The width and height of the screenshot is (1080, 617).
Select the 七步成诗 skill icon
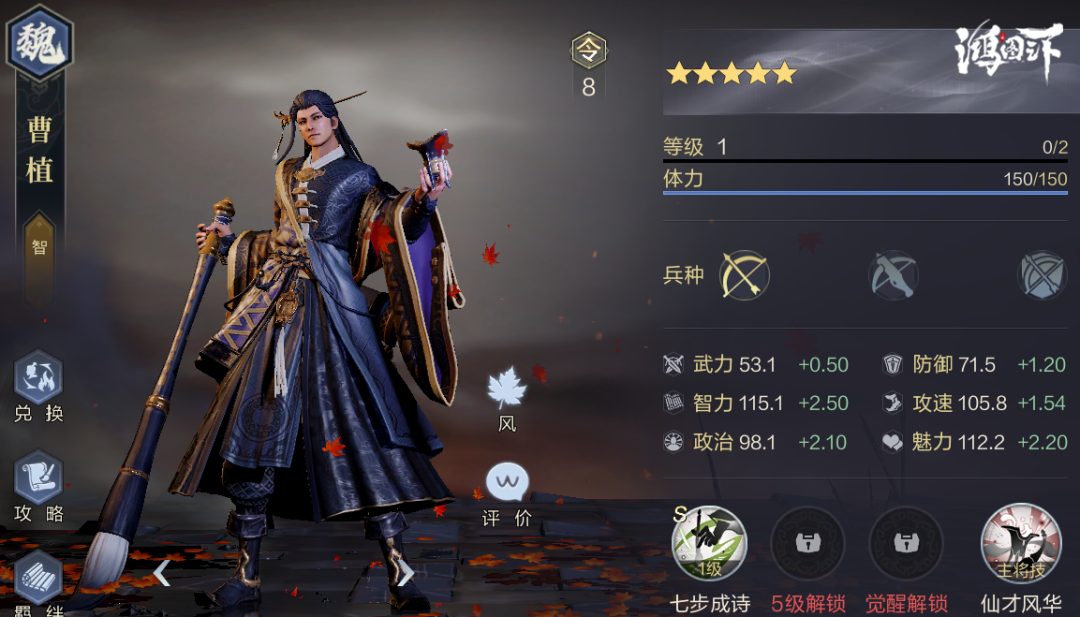(709, 544)
